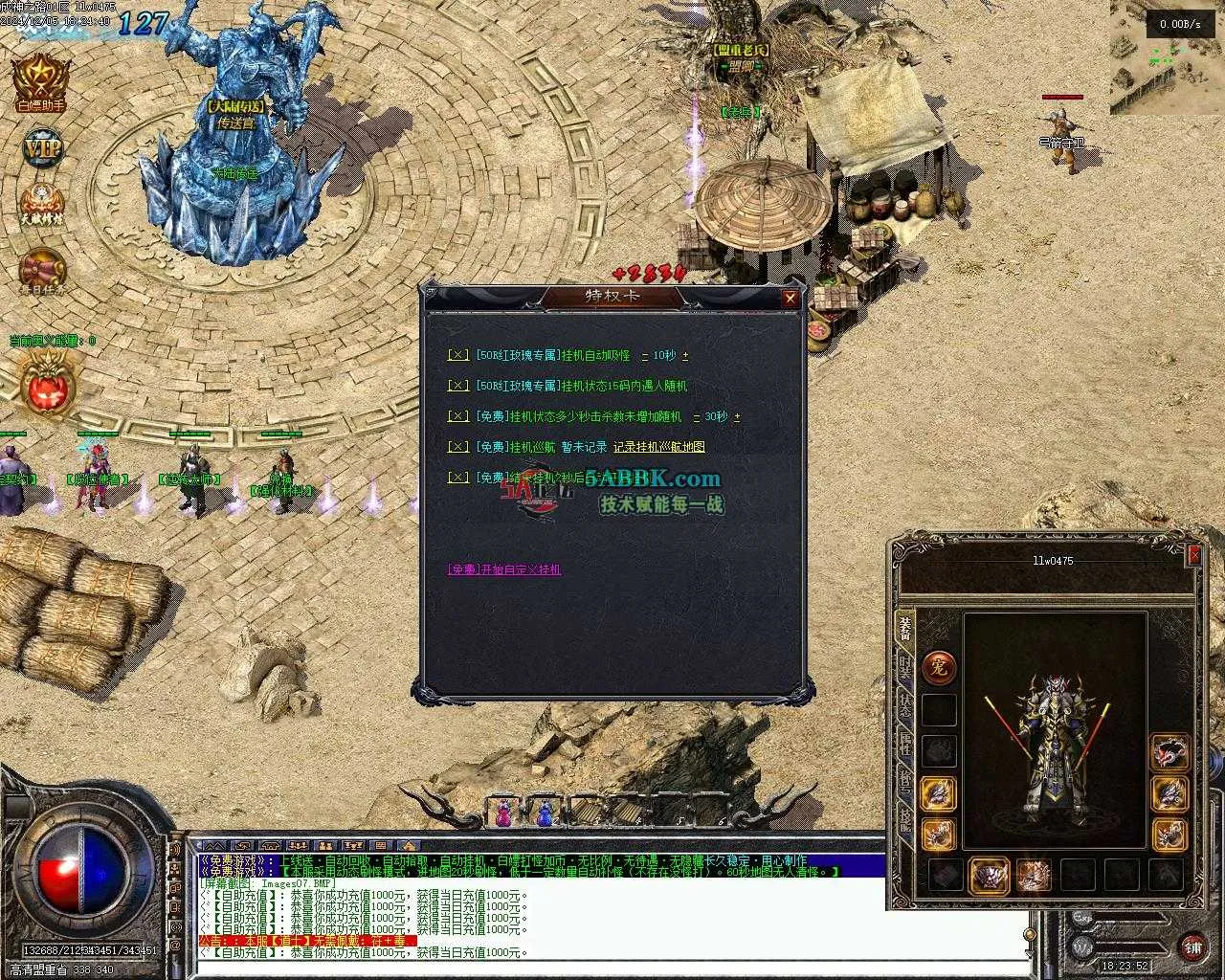Screen dimensions: 1225x980
Task: Open the red 铺 shop button
Action: (1192, 947)
